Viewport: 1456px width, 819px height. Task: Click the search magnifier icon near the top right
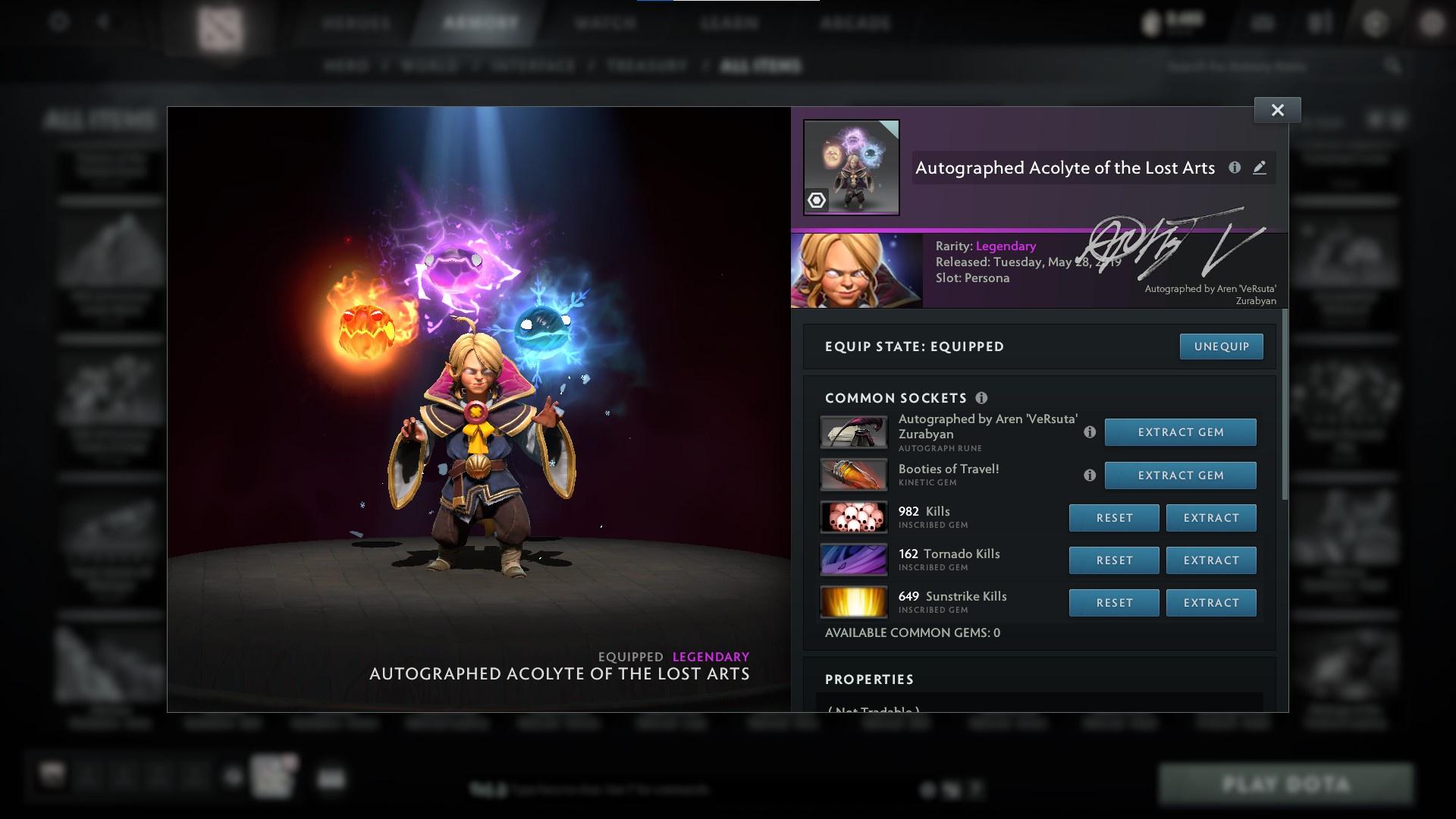(1394, 66)
